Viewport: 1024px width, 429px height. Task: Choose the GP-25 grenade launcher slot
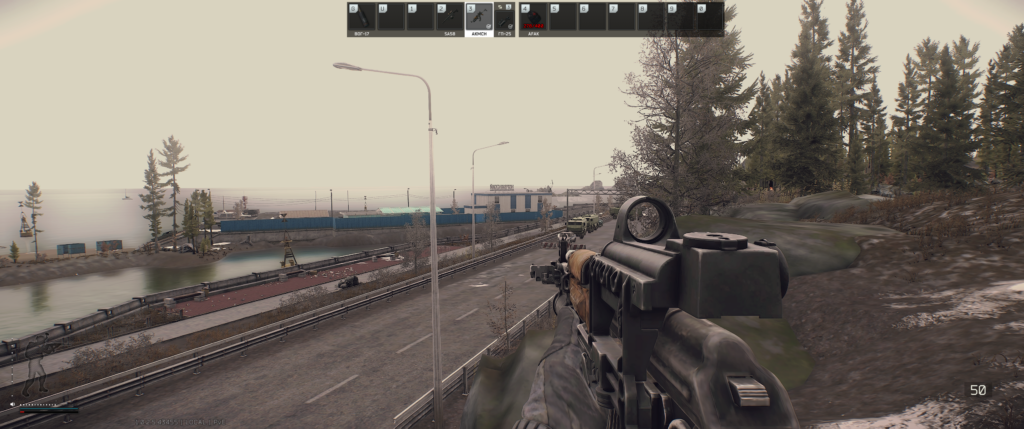tap(505, 17)
